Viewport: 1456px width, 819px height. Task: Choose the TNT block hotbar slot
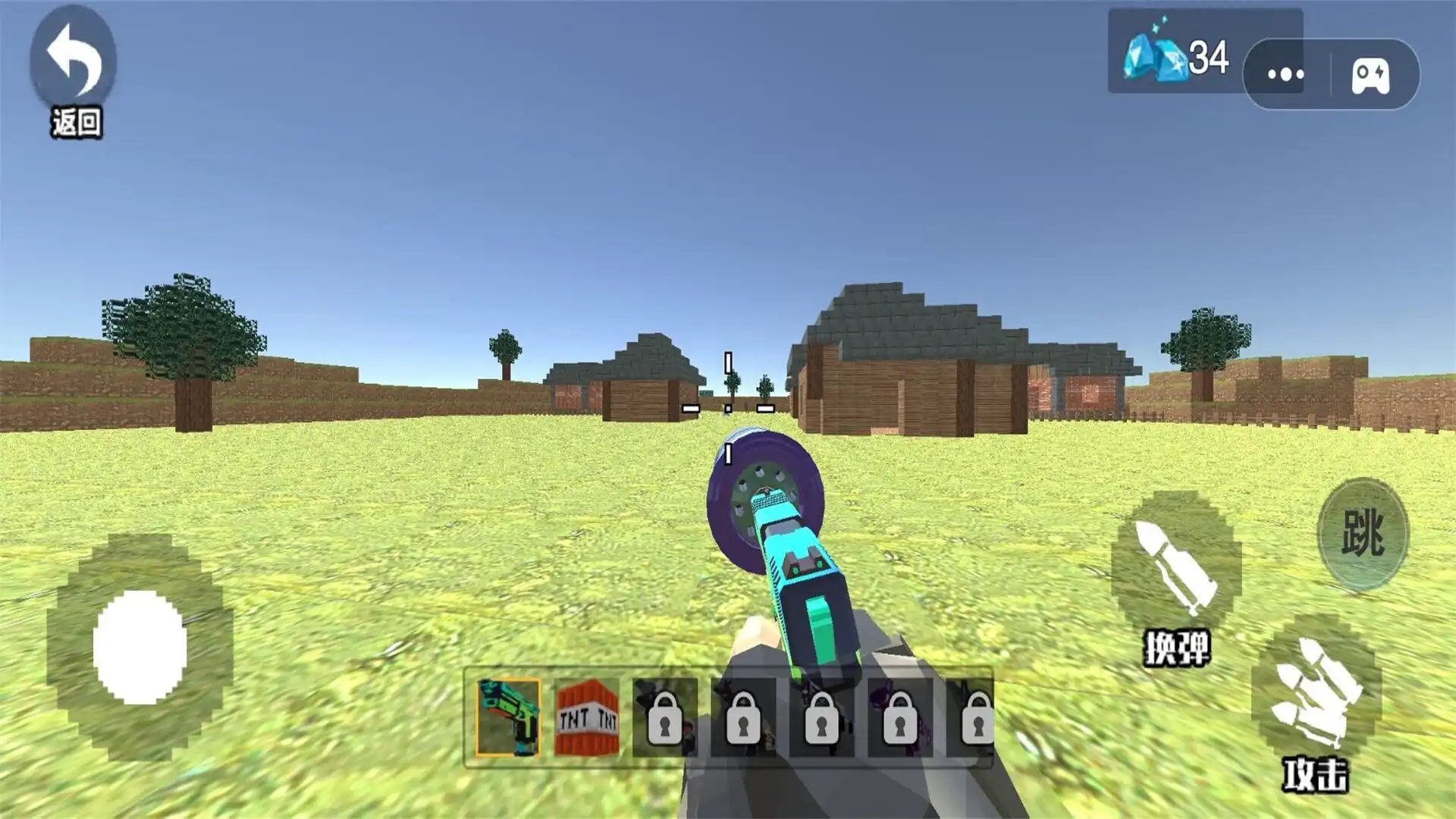coord(587,717)
